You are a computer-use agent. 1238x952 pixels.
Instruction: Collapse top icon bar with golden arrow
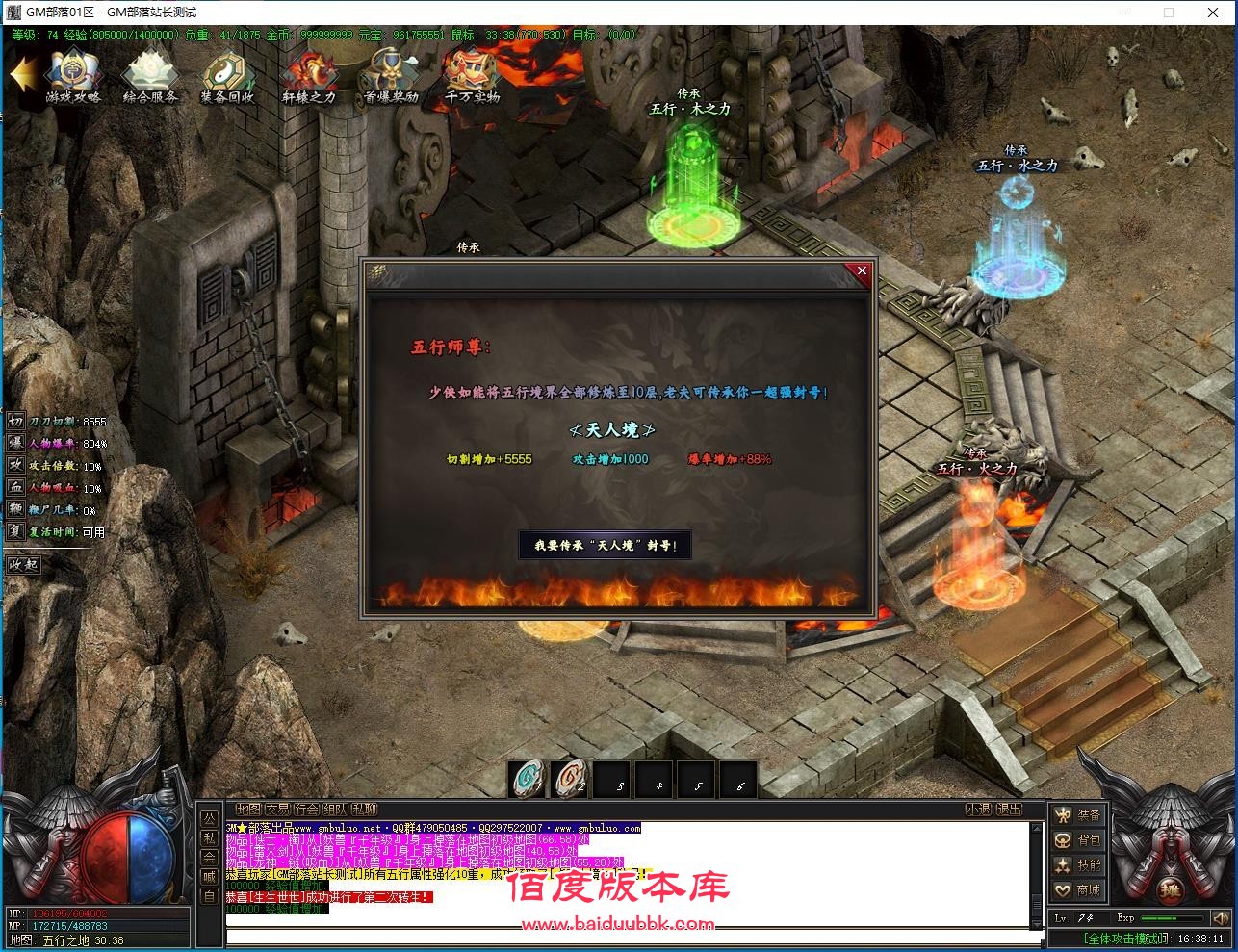23,75
